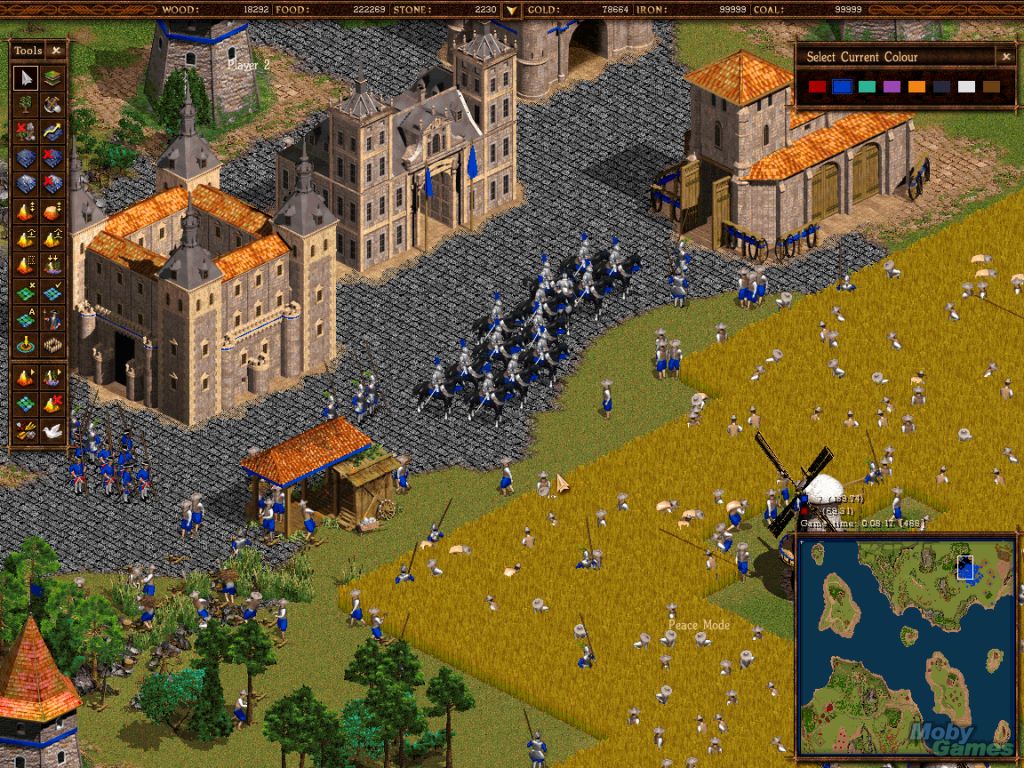The width and height of the screenshot is (1024, 768).
Task: Pick the red colour swatch
Action: tap(817, 87)
